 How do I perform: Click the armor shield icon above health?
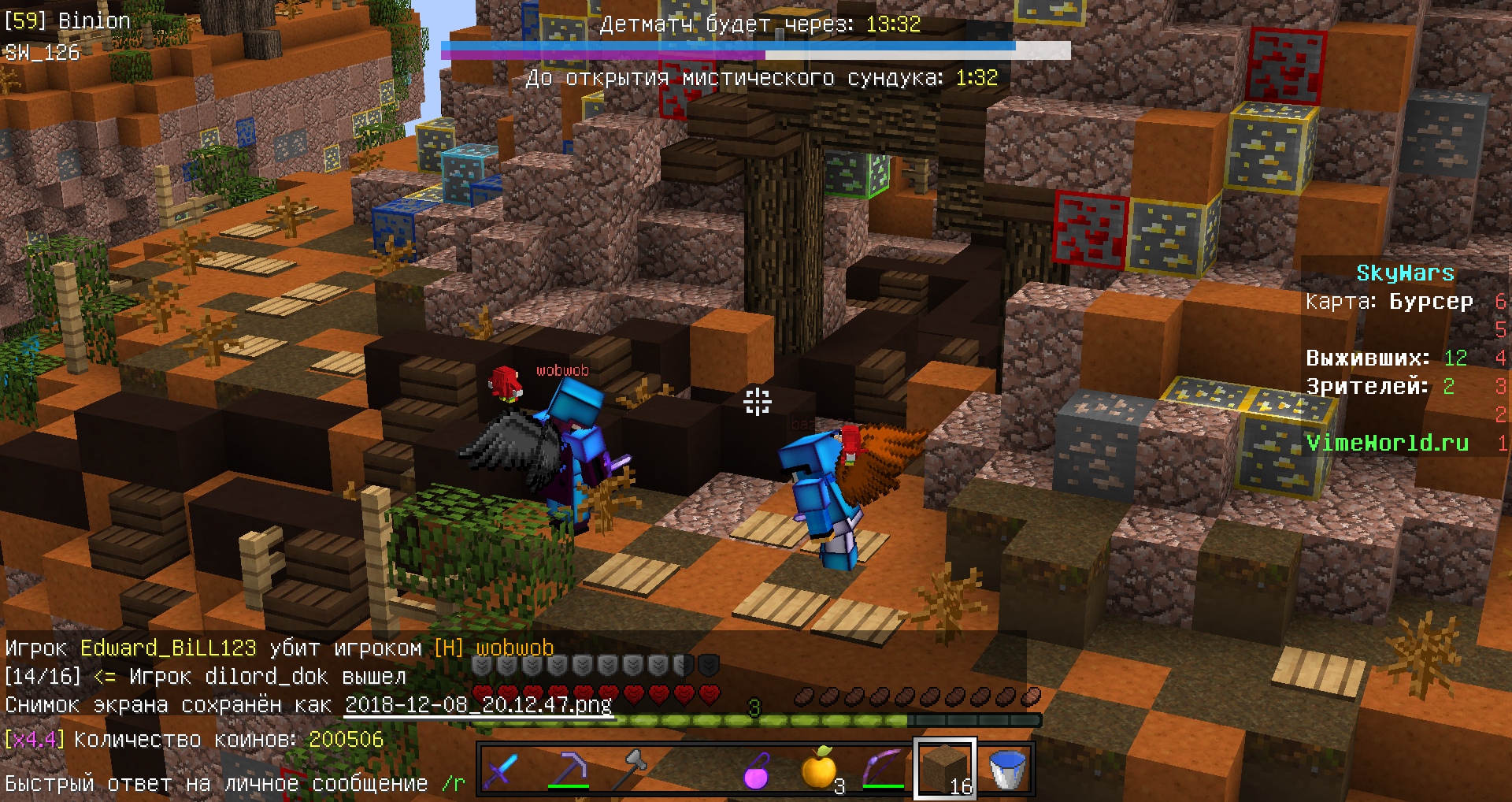point(479,664)
